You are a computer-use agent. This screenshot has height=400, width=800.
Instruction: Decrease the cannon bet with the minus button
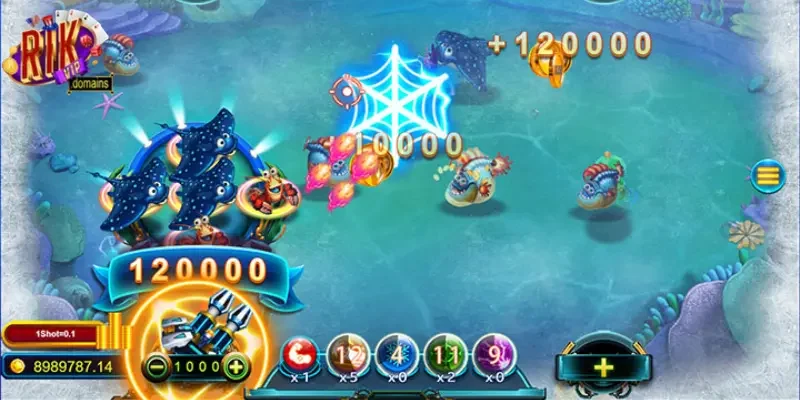click(x=155, y=366)
